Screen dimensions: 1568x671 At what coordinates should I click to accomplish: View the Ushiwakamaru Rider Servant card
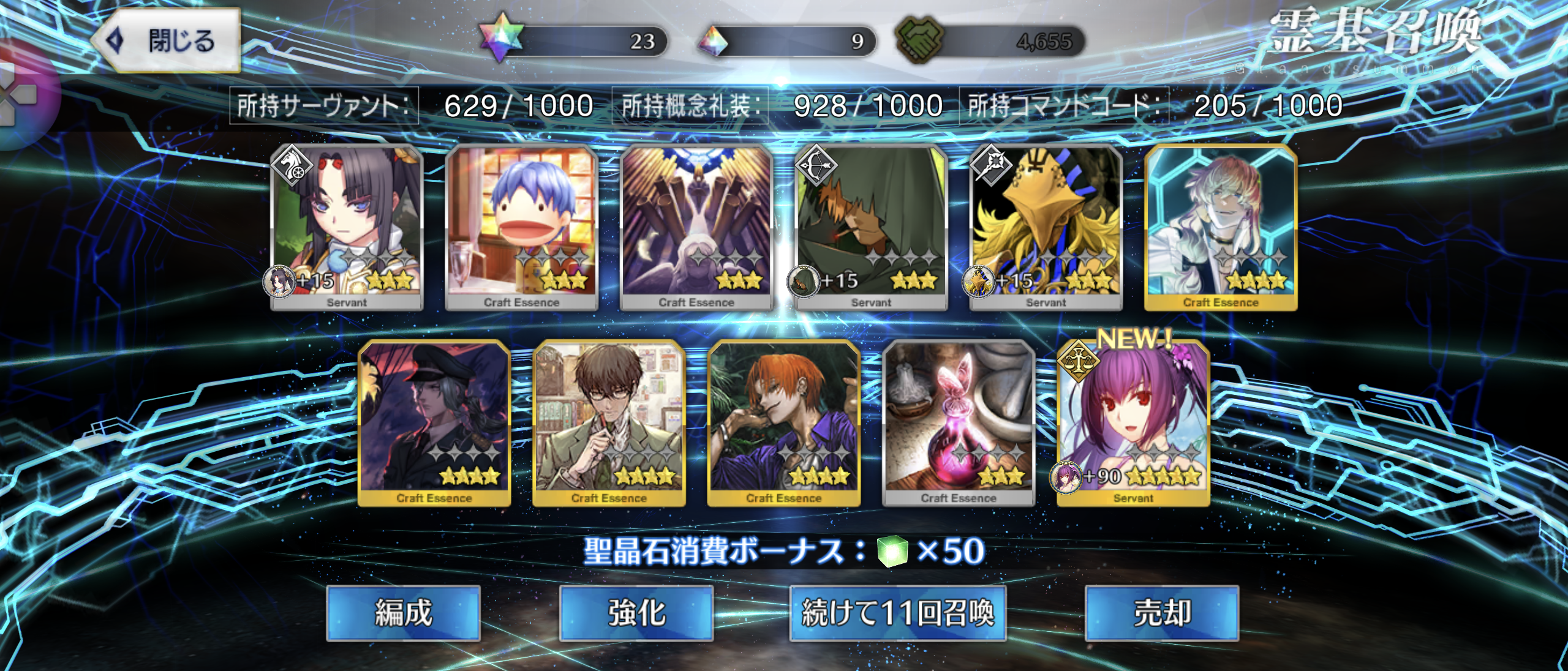coord(347,227)
